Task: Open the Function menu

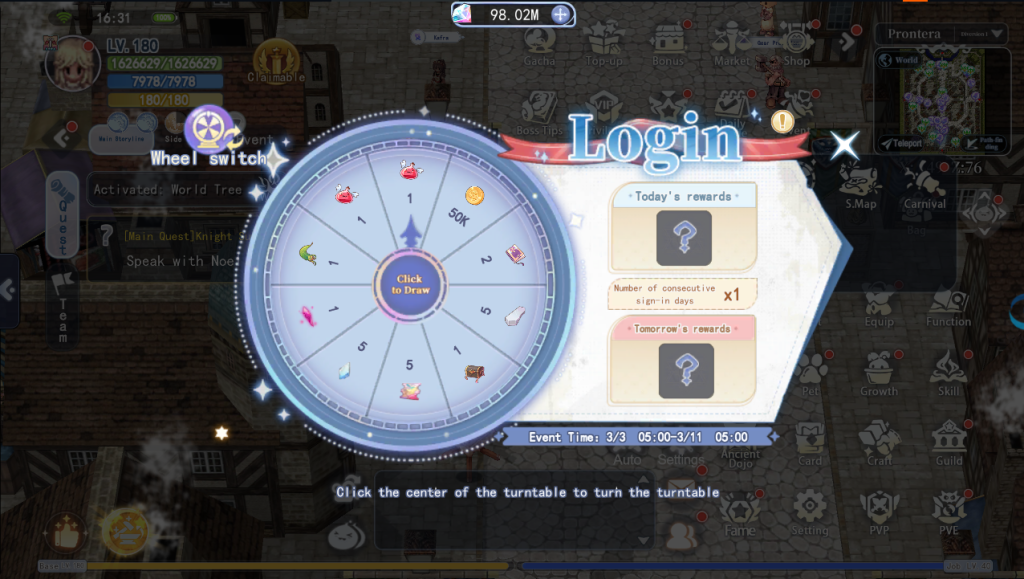Action: click(948, 305)
